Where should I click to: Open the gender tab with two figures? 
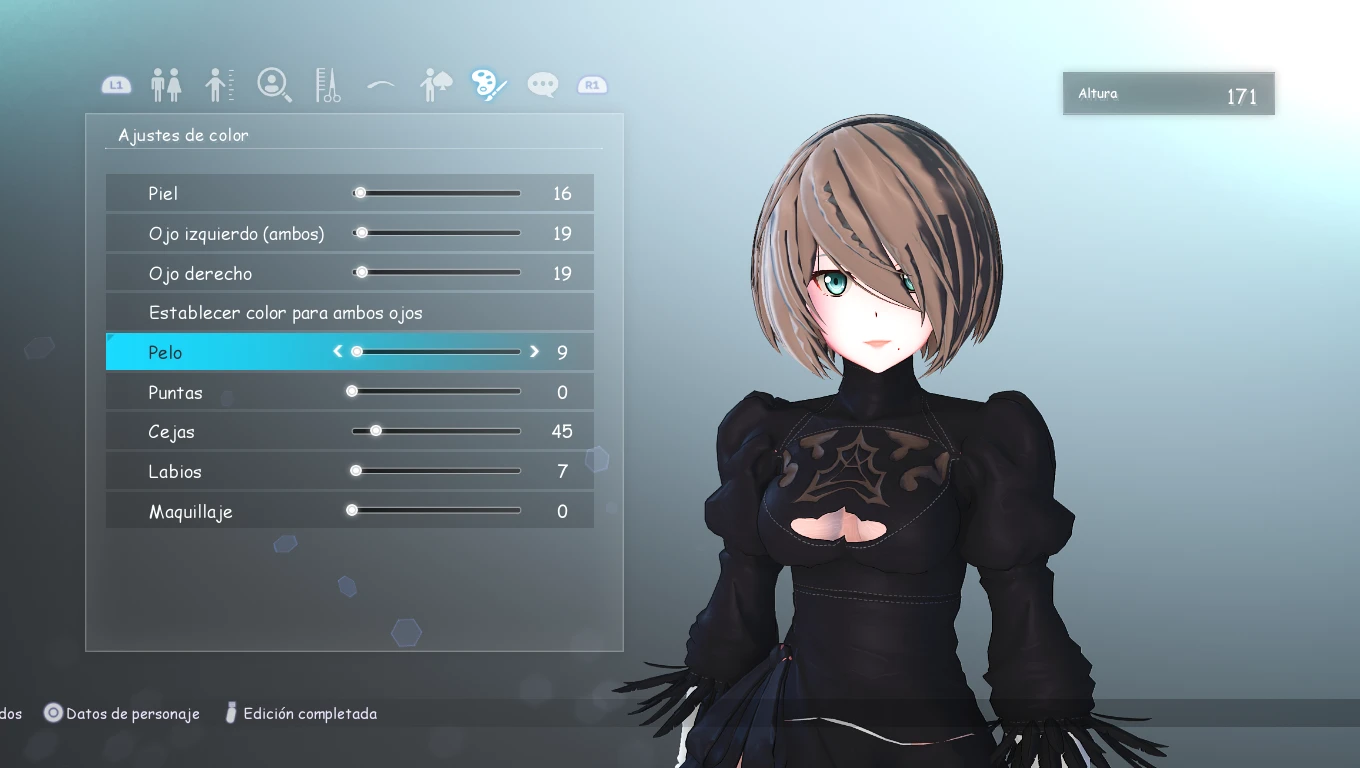click(166, 85)
